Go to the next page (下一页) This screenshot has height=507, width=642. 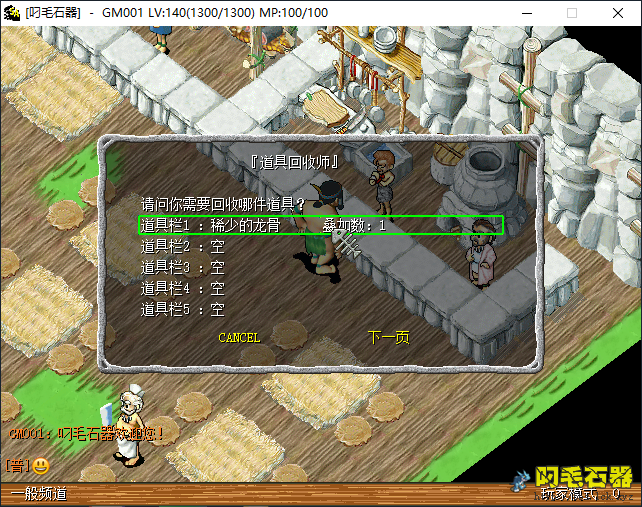pos(388,338)
